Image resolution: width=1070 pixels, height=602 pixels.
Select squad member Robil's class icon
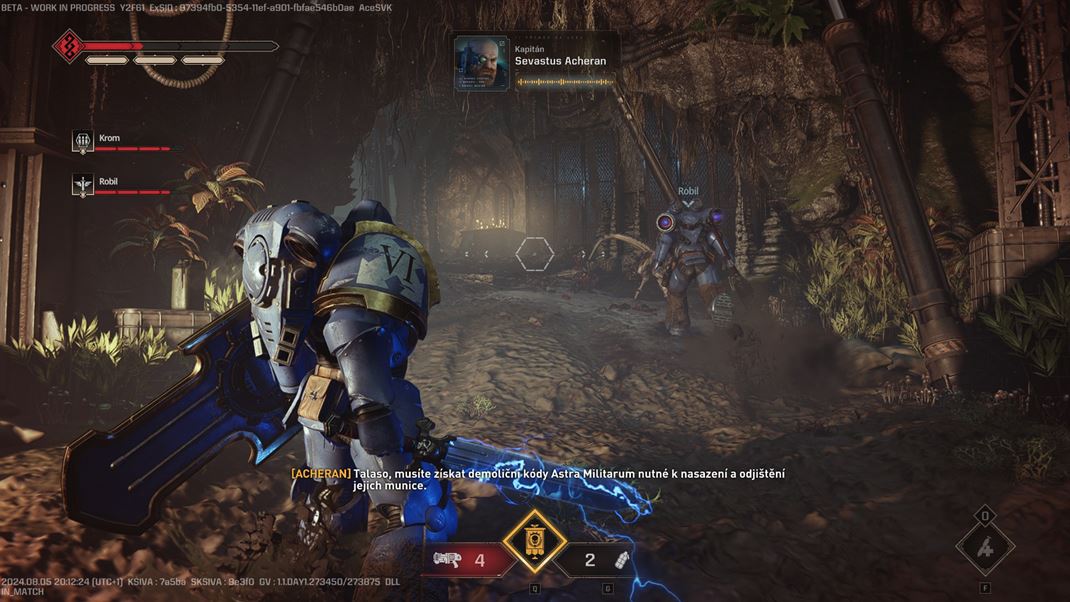(x=83, y=185)
